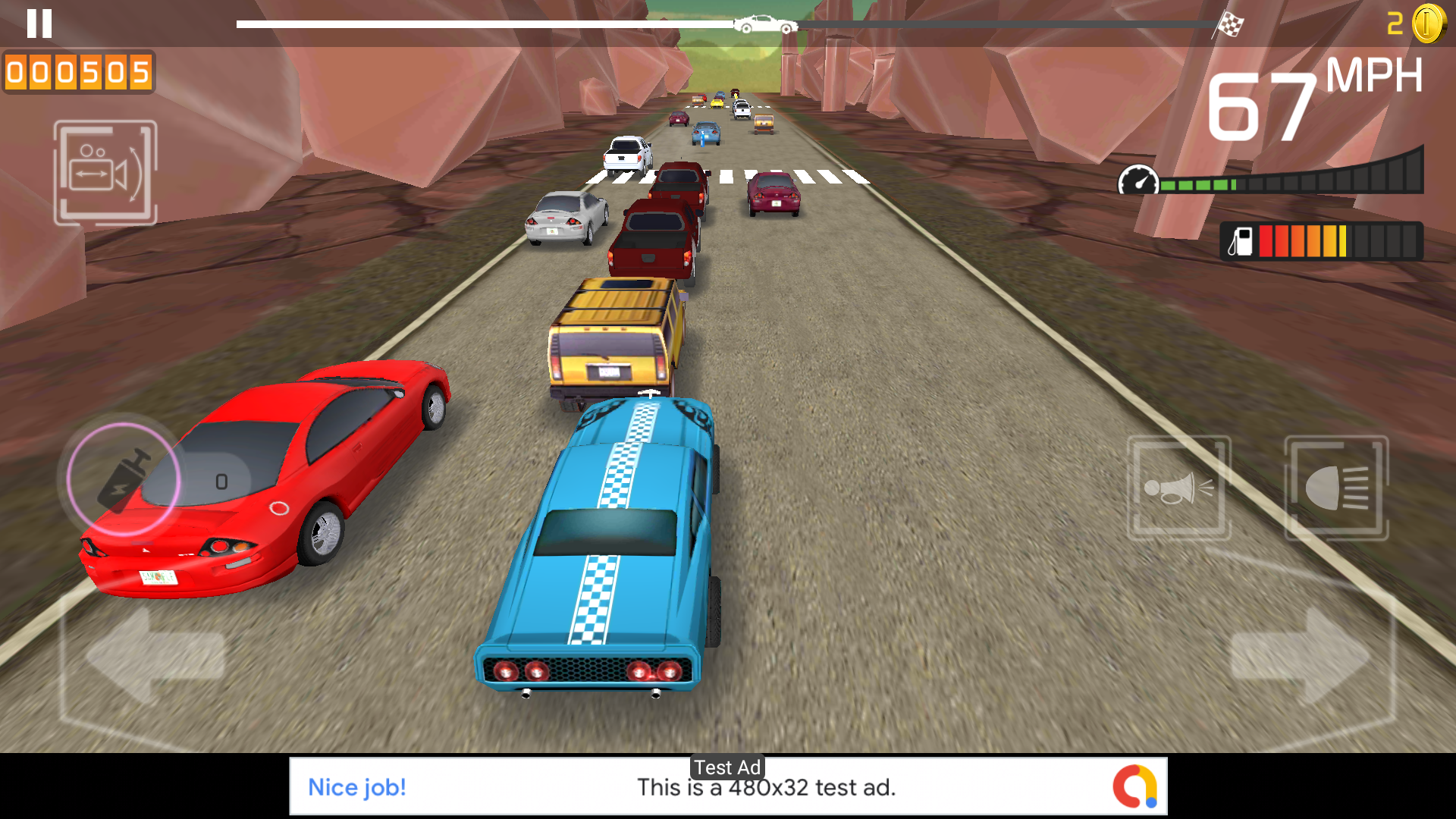Switch the camera view
1456x819 pixels.
[x=105, y=173]
